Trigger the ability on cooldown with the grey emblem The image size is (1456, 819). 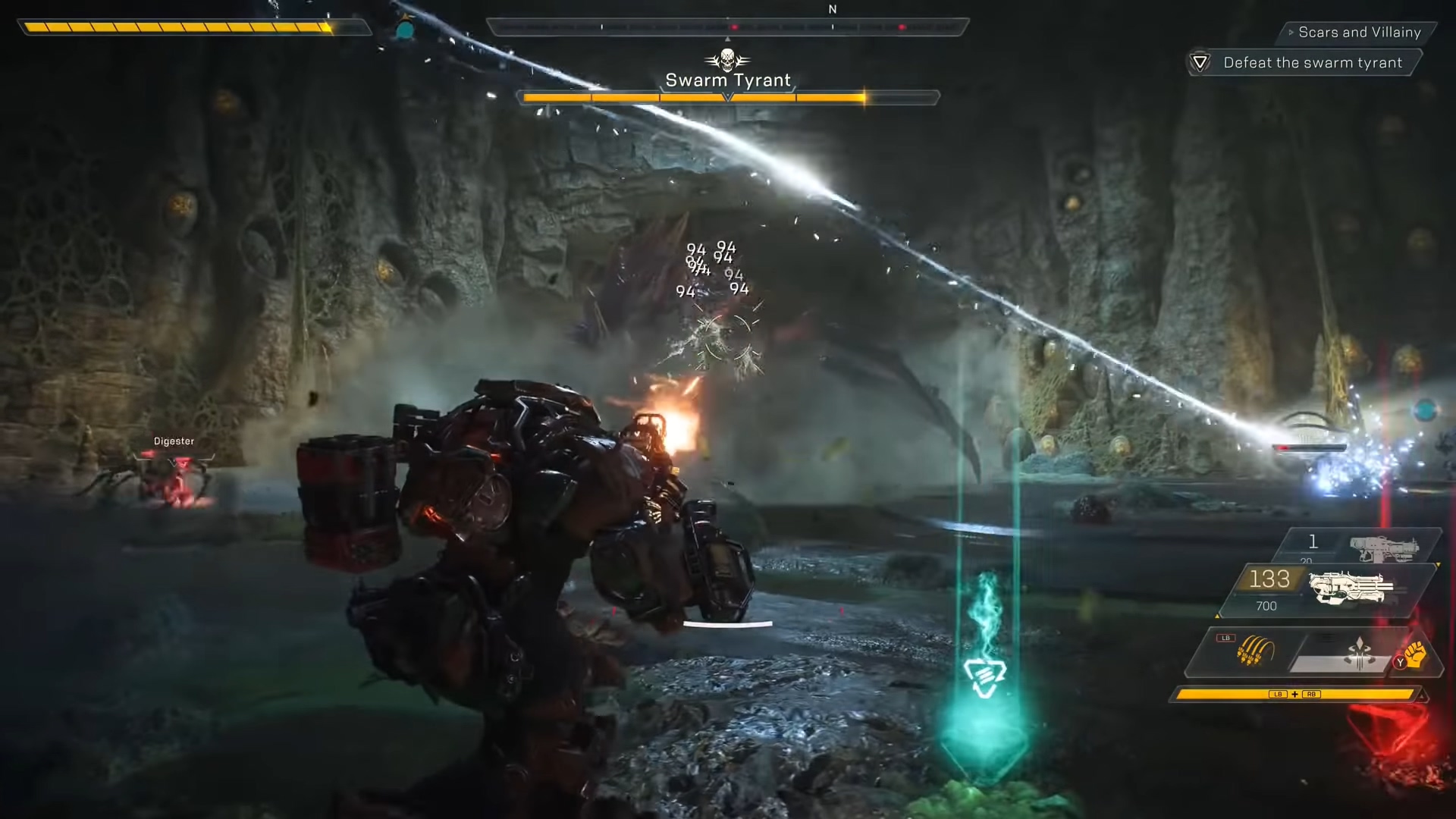click(x=1357, y=654)
